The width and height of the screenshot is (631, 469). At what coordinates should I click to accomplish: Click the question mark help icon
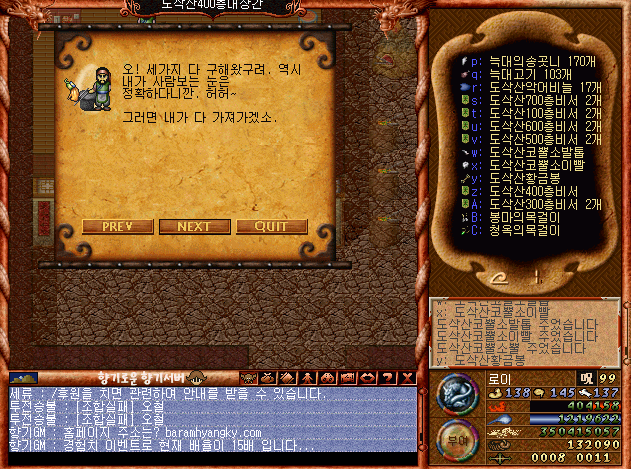pyautogui.click(x=389, y=377)
